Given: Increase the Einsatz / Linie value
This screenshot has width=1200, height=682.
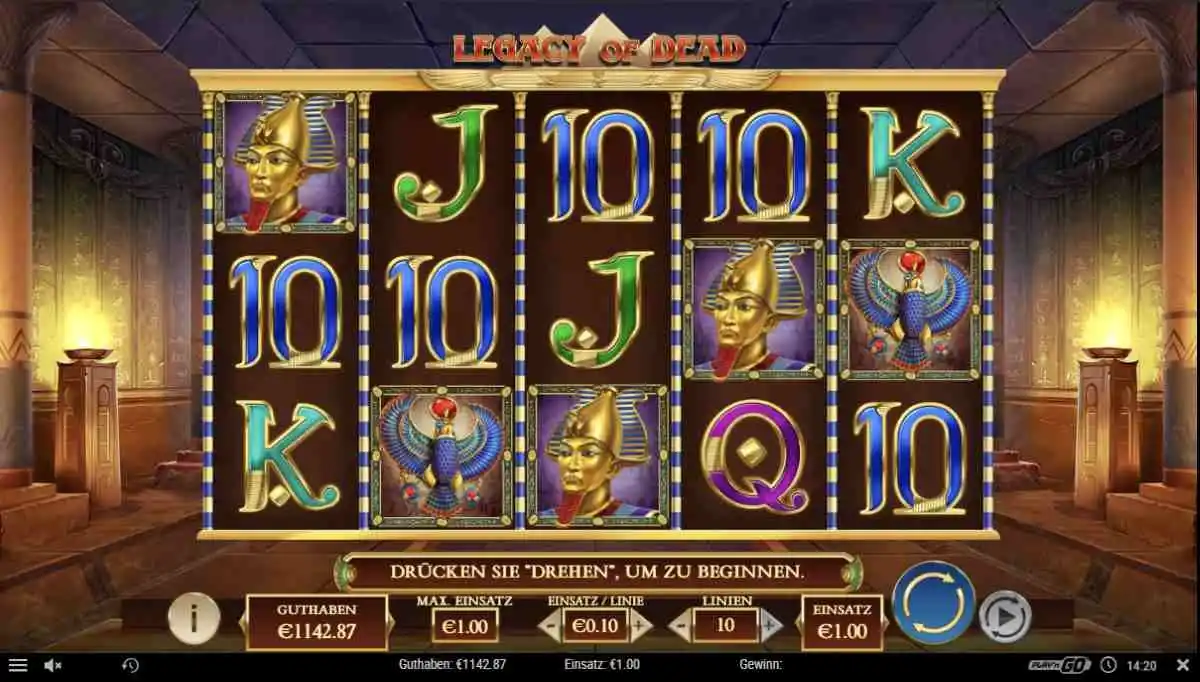Looking at the screenshot, I should [x=640, y=626].
